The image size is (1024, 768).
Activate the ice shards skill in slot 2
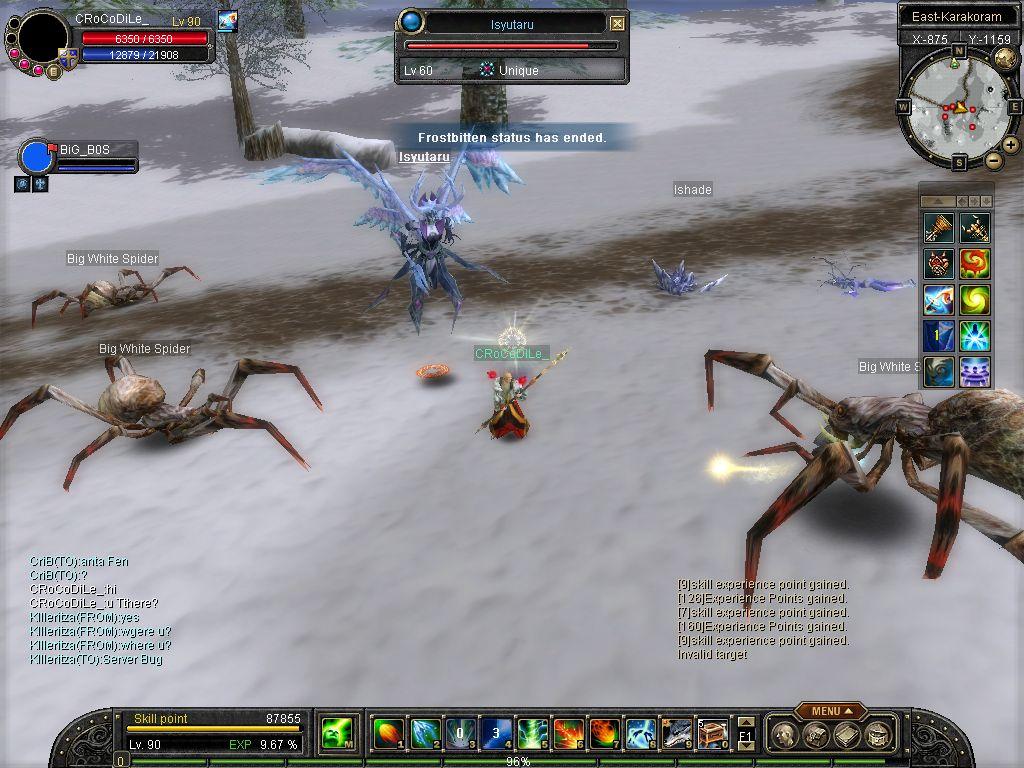(x=425, y=734)
